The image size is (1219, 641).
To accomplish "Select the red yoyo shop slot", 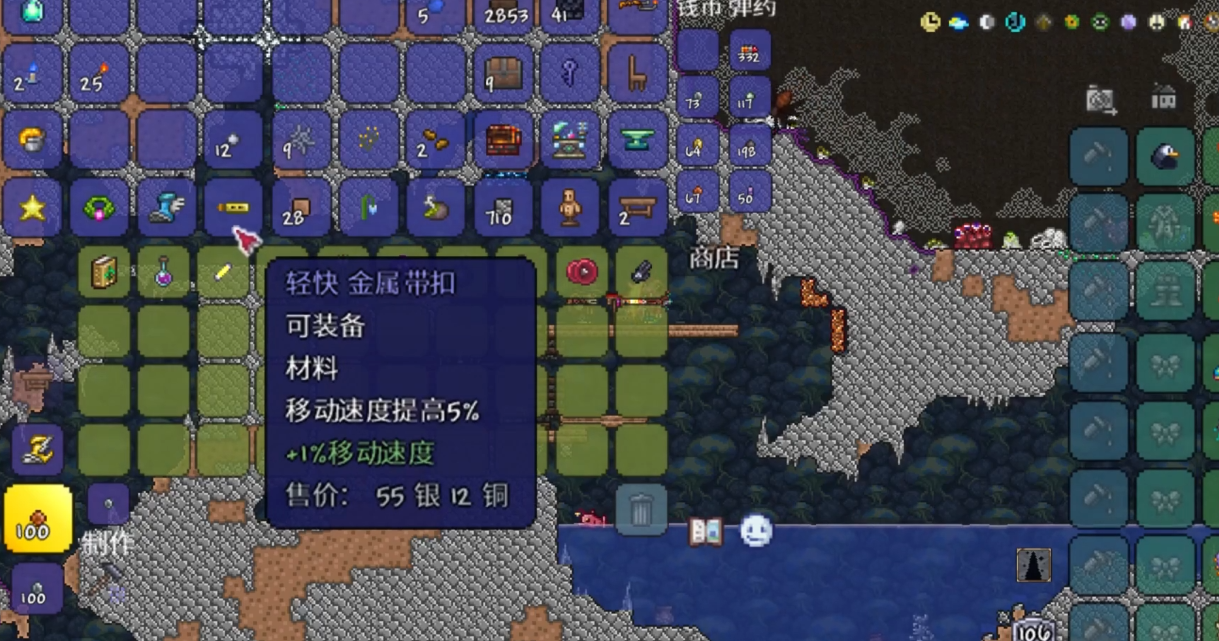I will [581, 272].
